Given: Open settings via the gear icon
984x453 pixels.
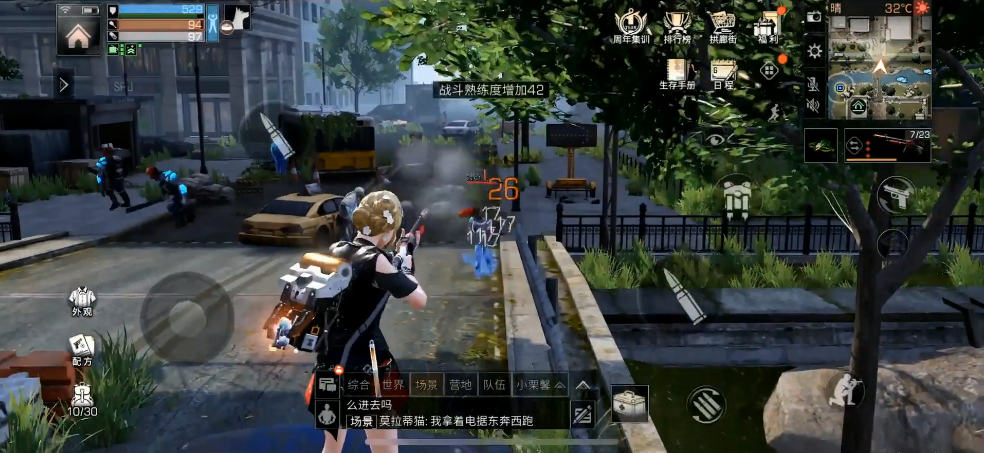Looking at the screenshot, I should click(815, 50).
